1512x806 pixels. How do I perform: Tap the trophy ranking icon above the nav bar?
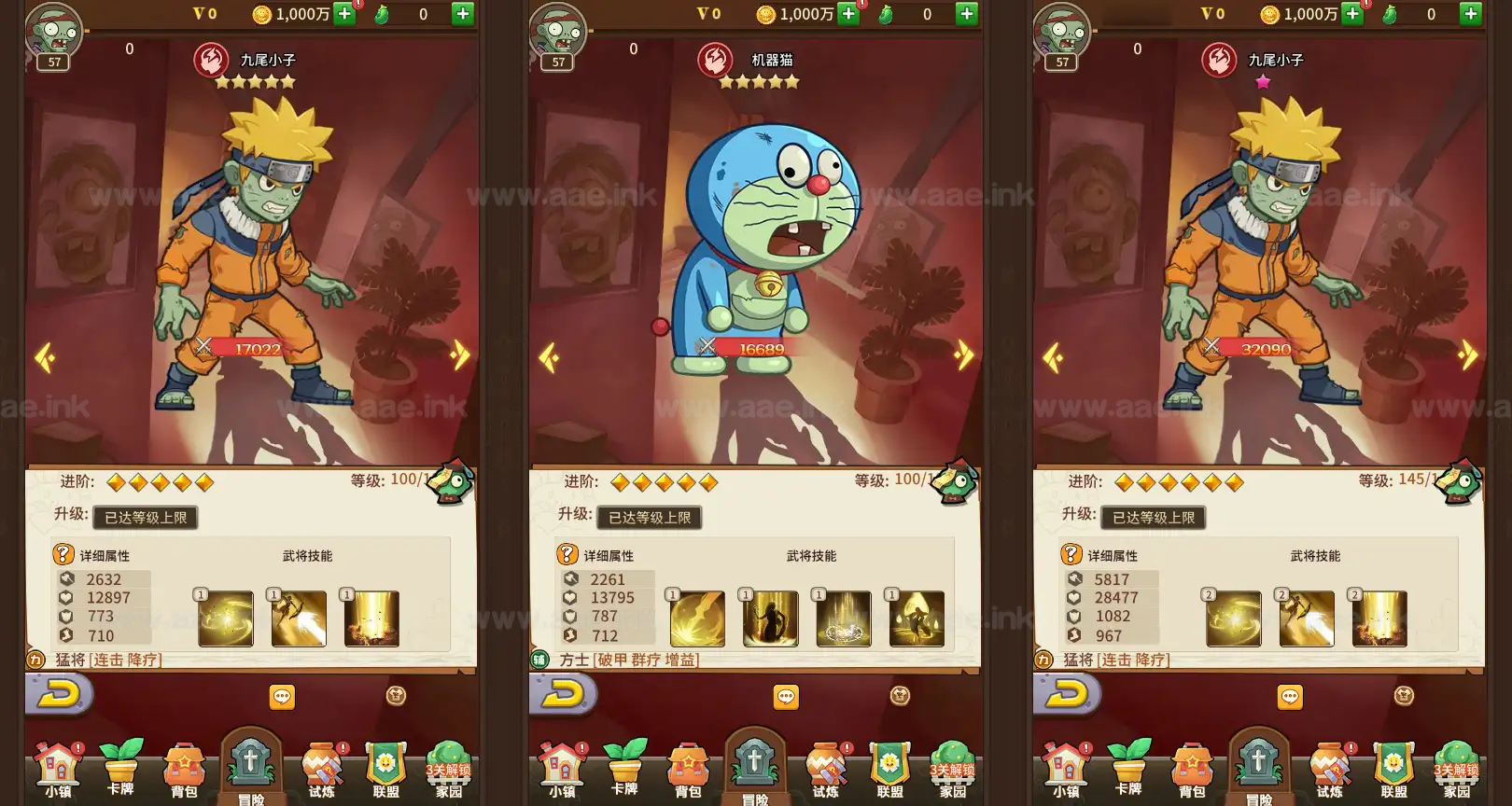click(x=397, y=695)
